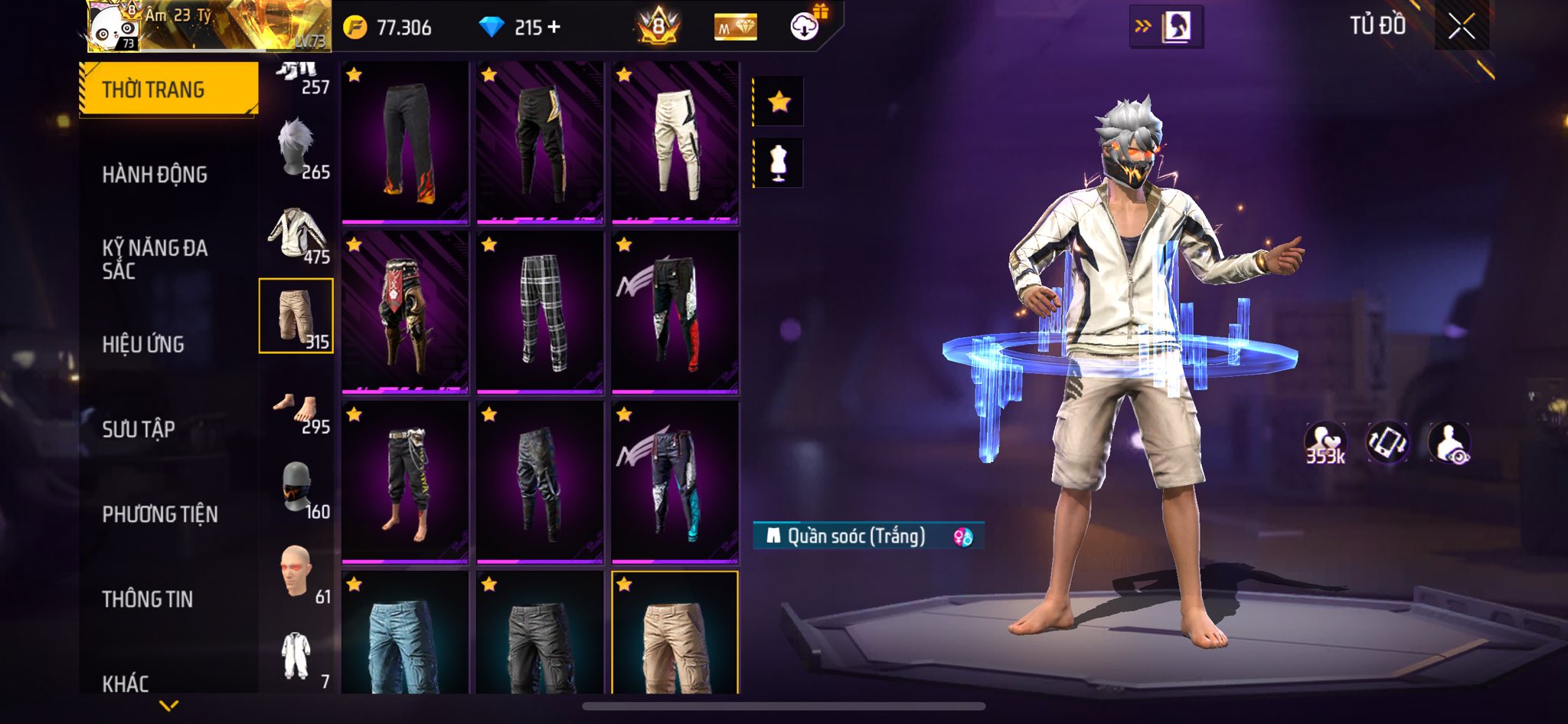This screenshot has height=724, width=1568.
Task: Close the wardrobe screen
Action: click(x=1461, y=28)
